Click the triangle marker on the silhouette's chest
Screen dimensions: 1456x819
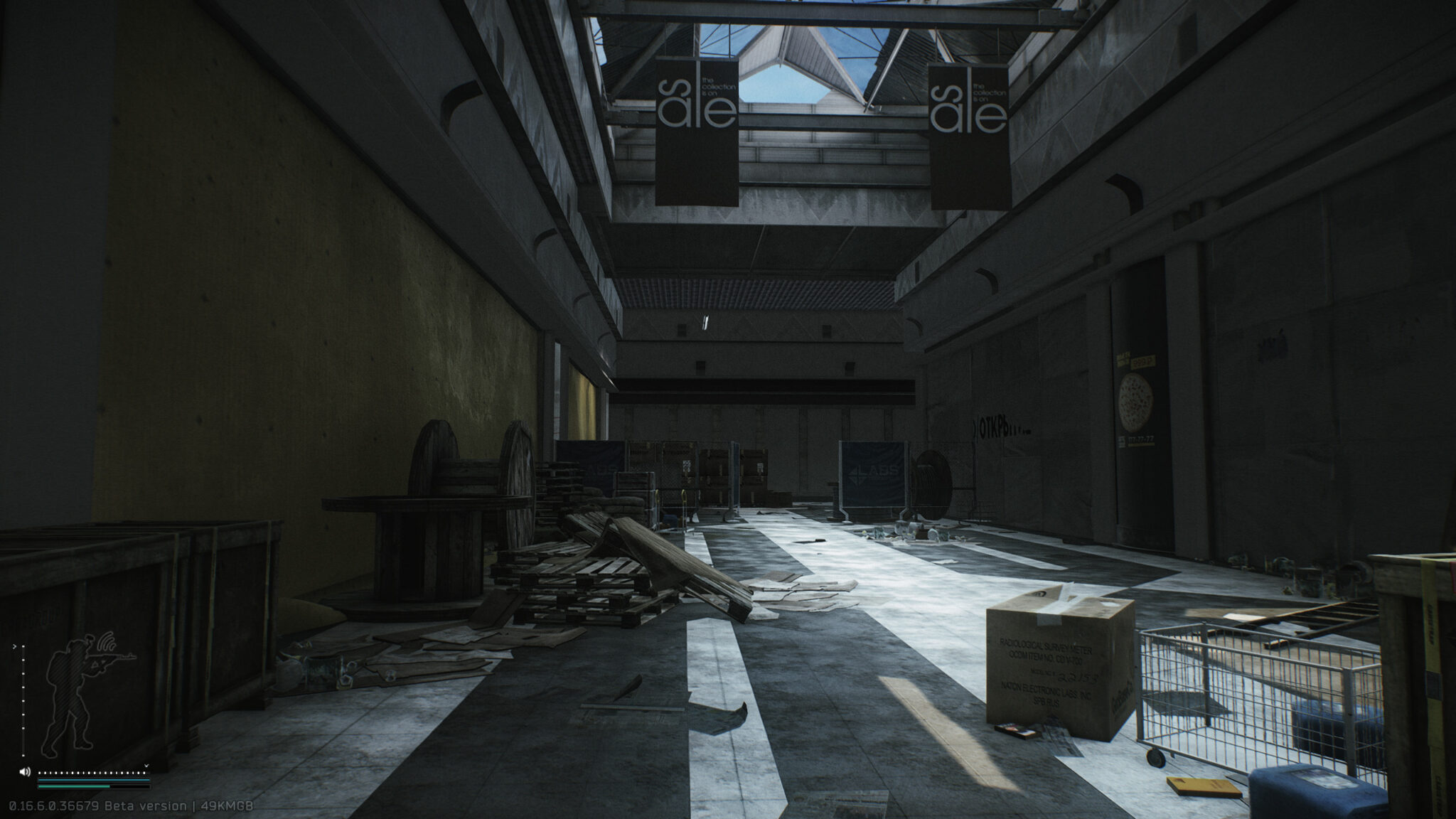[x=95, y=665]
